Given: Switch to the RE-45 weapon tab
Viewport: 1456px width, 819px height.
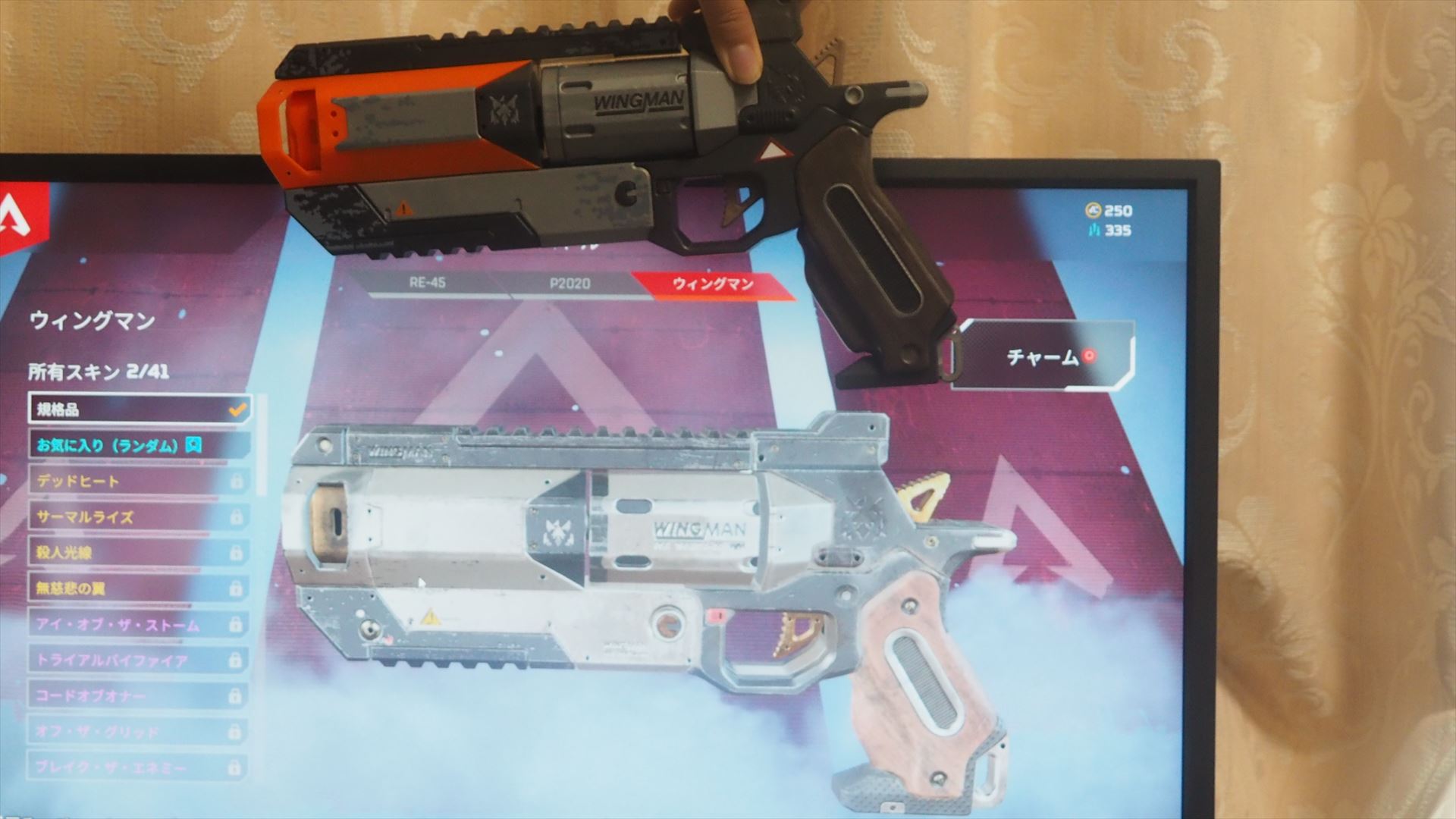Looking at the screenshot, I should [427, 283].
